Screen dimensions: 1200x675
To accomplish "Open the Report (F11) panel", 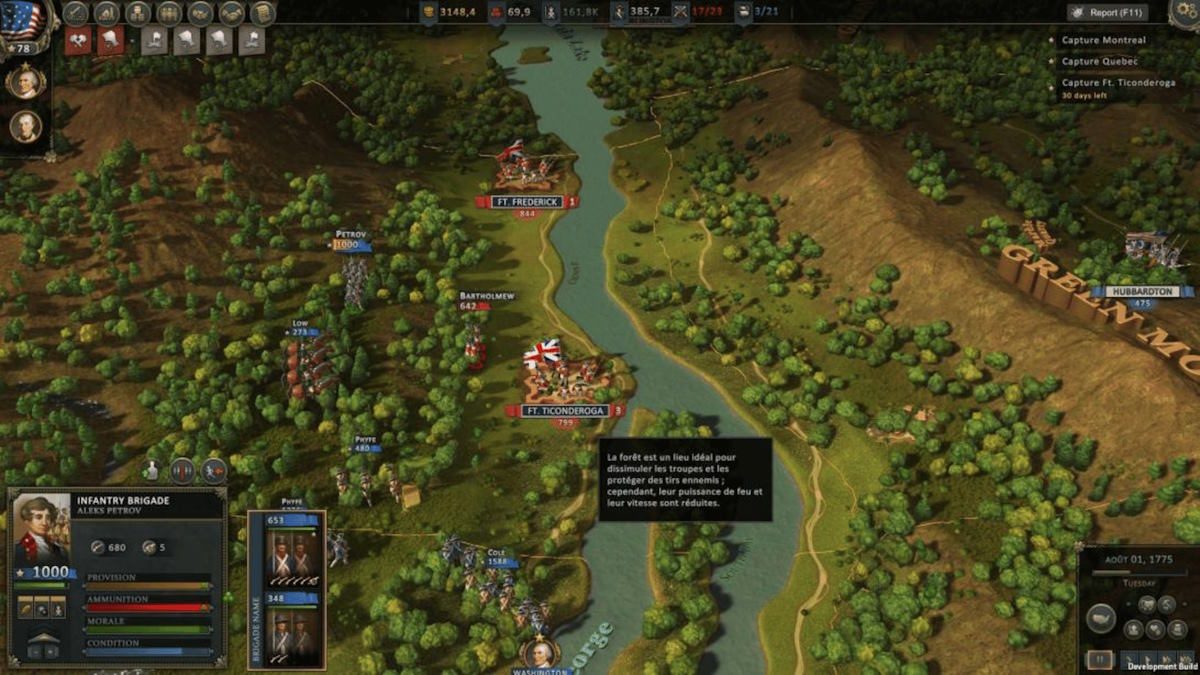I will point(1107,13).
